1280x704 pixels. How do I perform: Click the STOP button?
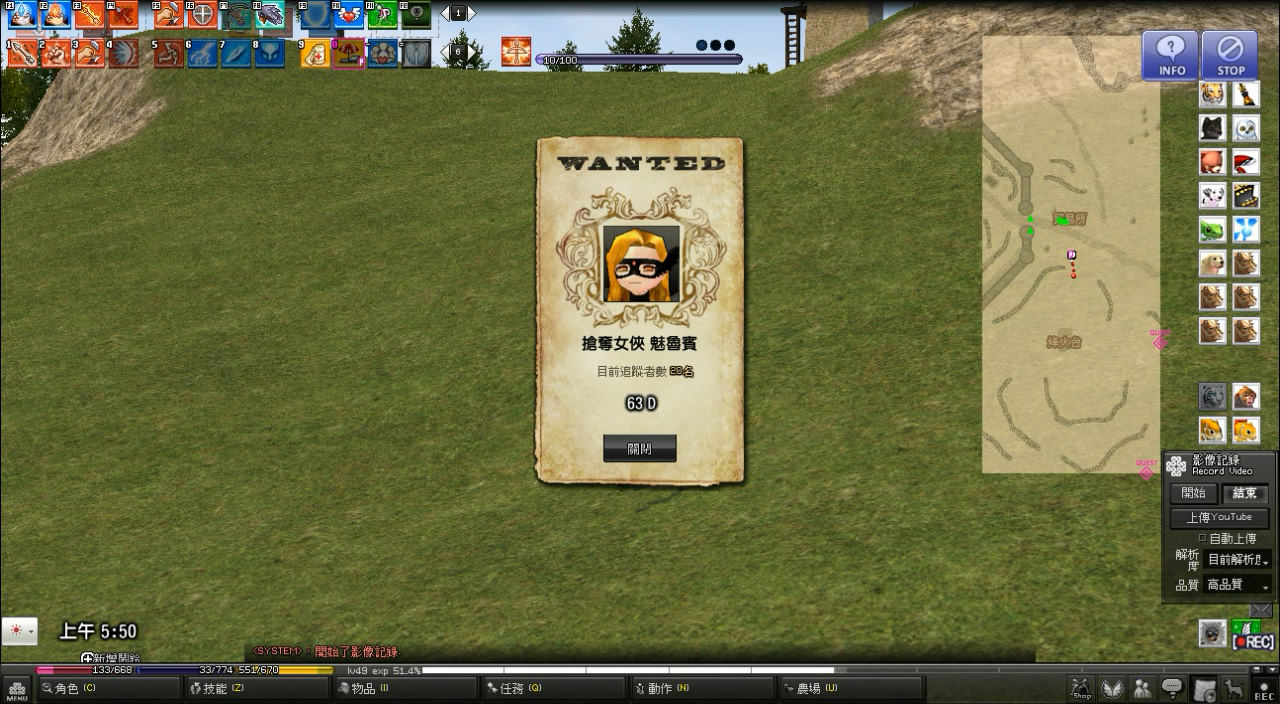pyautogui.click(x=1230, y=55)
